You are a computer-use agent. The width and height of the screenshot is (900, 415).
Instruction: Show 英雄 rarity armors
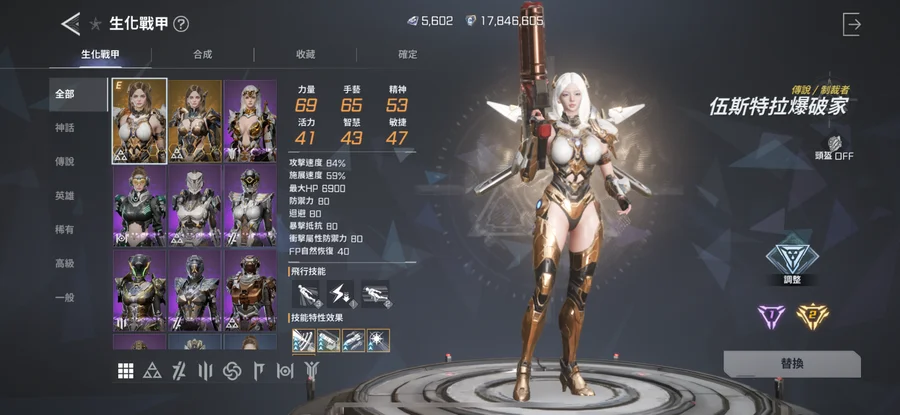pyautogui.click(x=65, y=196)
